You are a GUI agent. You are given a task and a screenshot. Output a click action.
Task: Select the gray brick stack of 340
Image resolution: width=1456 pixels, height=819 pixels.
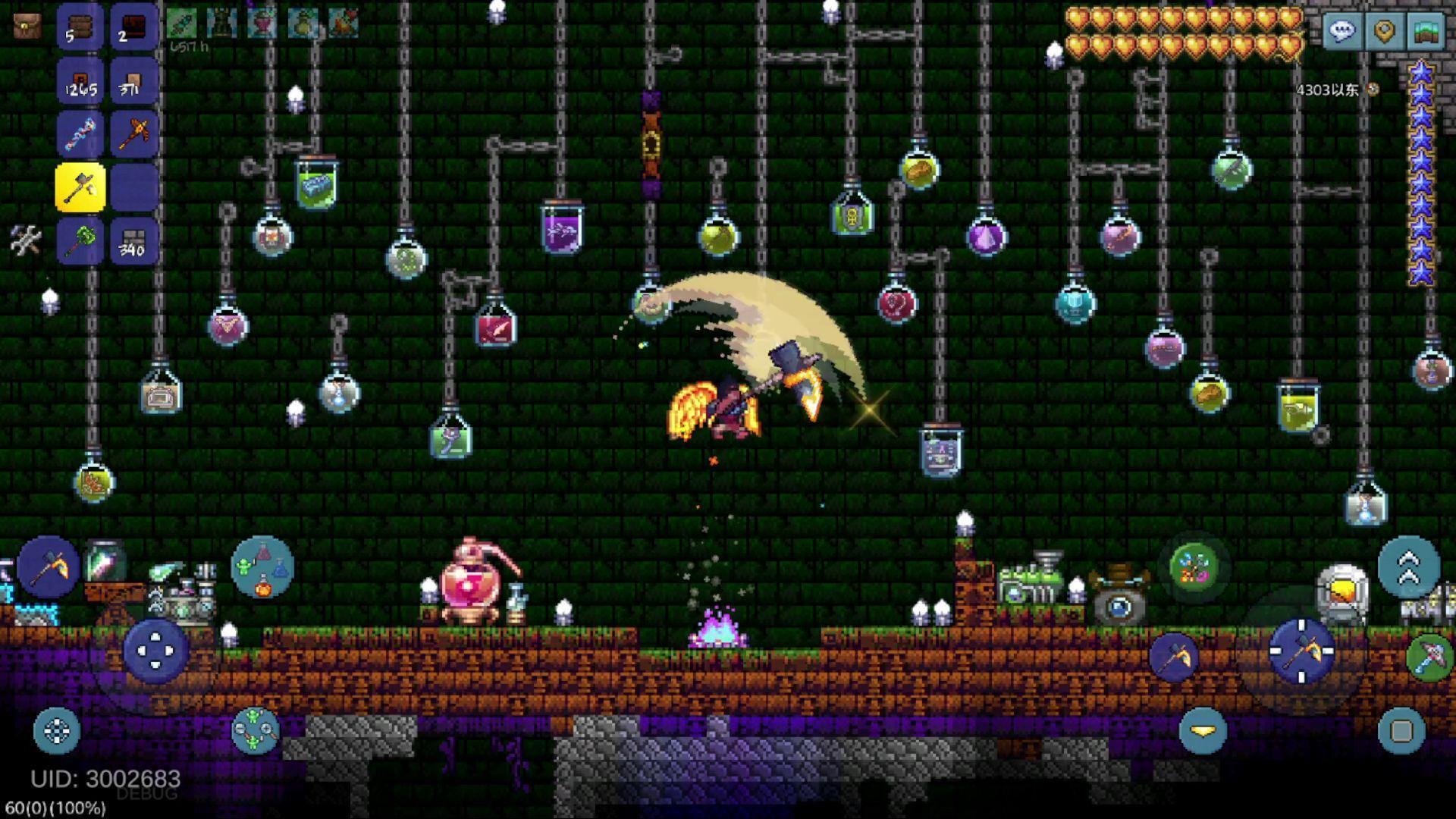click(133, 241)
